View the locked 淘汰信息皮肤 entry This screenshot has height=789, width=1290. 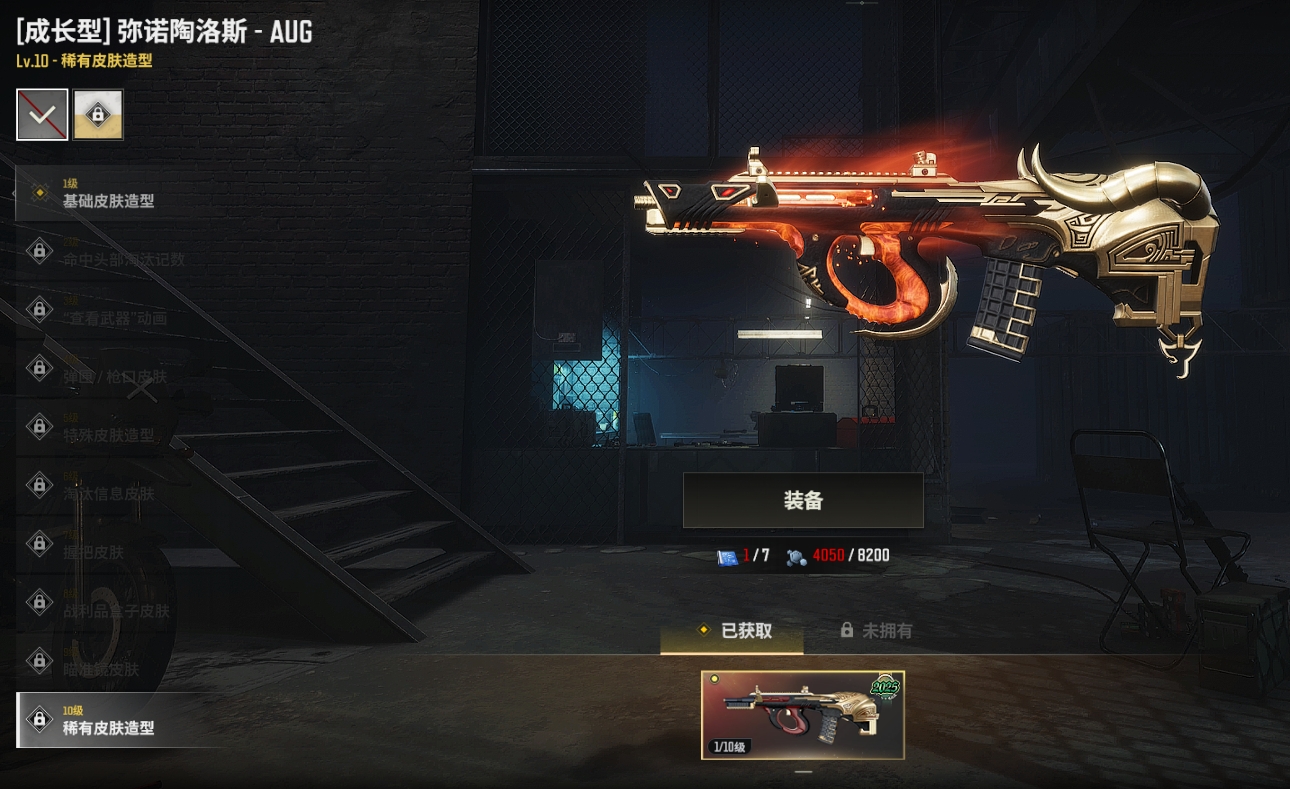point(110,486)
